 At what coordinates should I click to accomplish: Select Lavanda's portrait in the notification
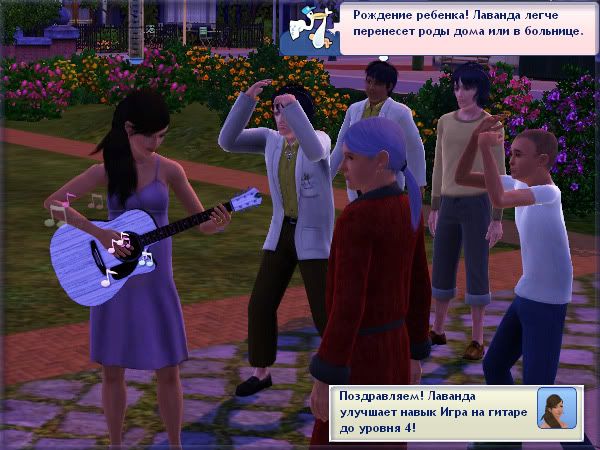[556, 408]
